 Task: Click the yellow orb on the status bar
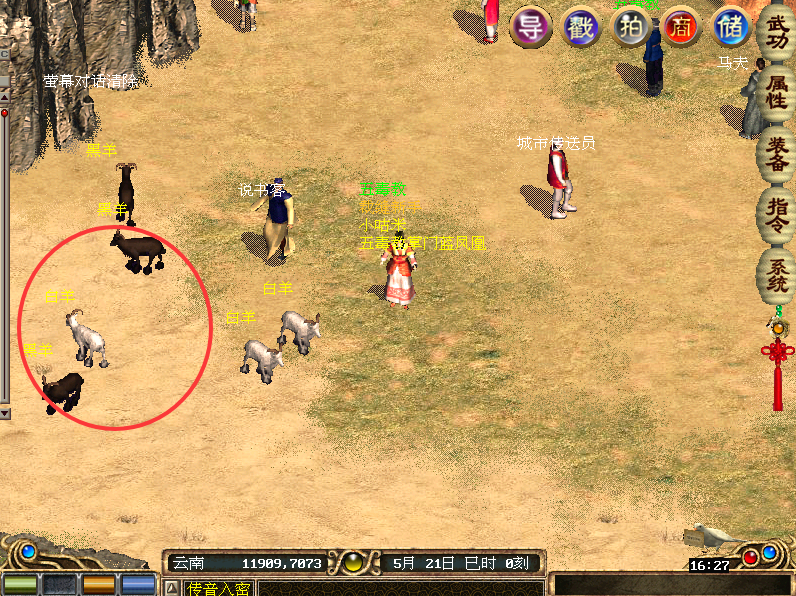351,563
